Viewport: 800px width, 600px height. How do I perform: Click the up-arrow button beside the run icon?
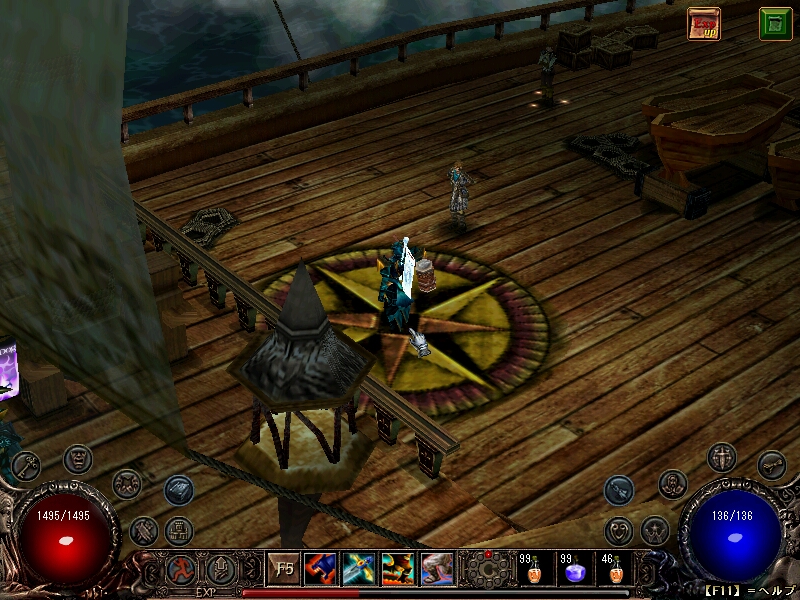(x=219, y=570)
